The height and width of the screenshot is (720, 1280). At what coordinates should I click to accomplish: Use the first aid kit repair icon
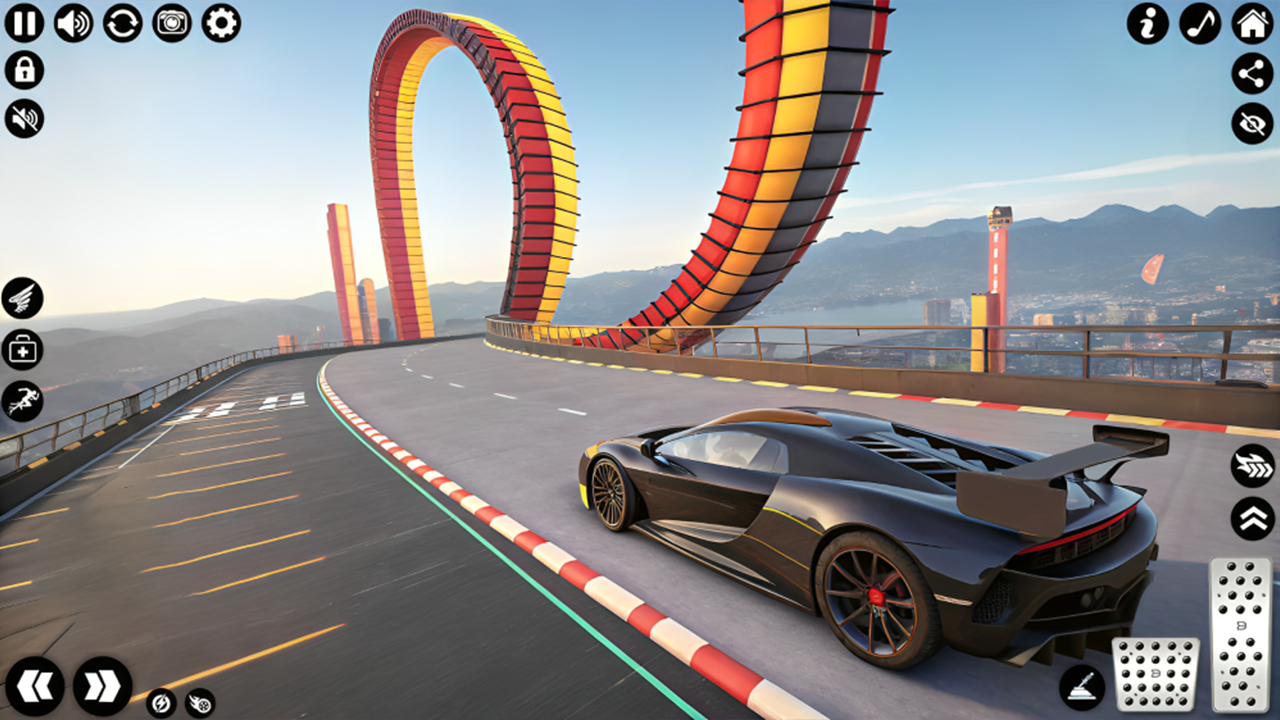click(x=22, y=350)
